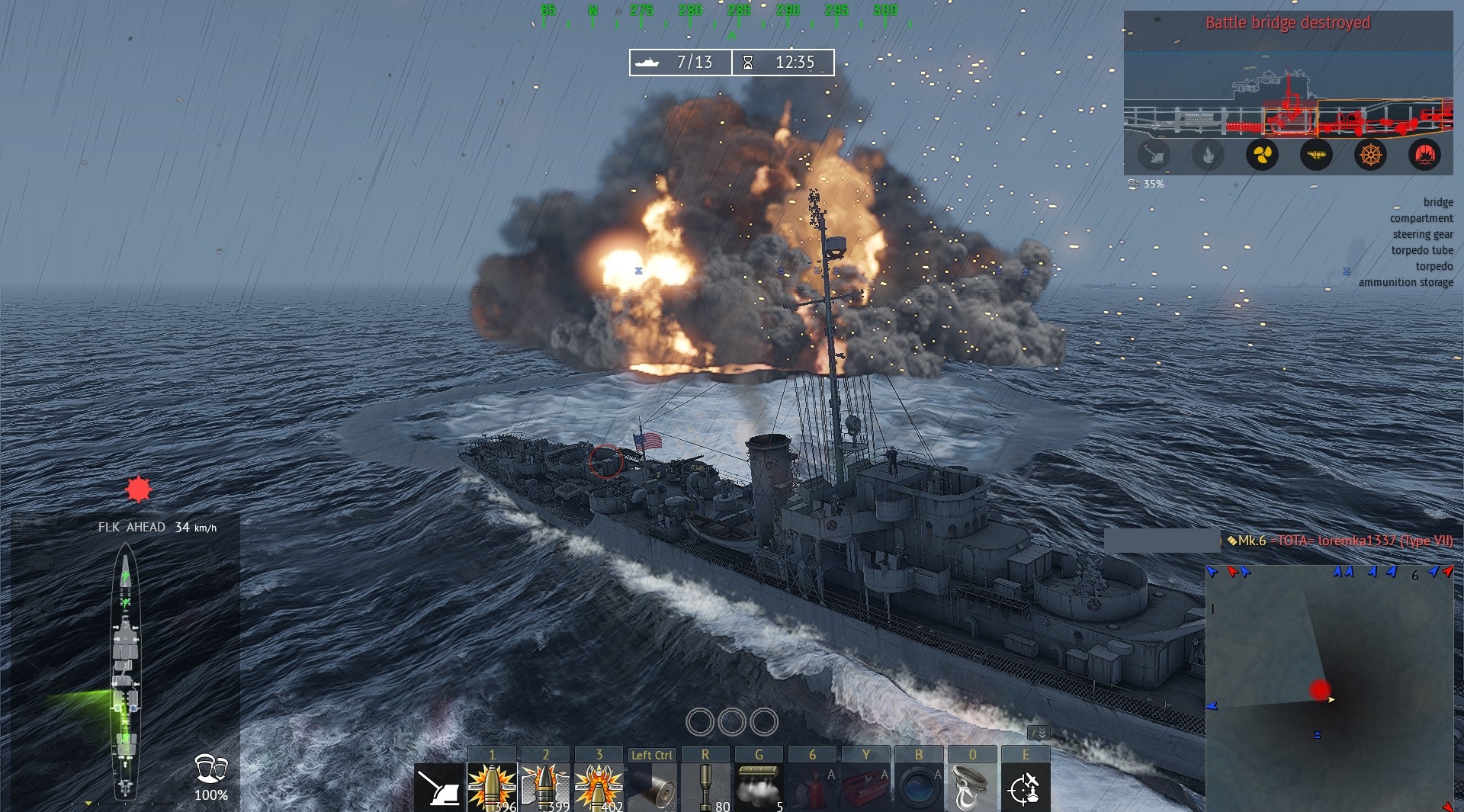
Task: Toggle the air and ship targeting mode icon
Action: coord(1026,788)
